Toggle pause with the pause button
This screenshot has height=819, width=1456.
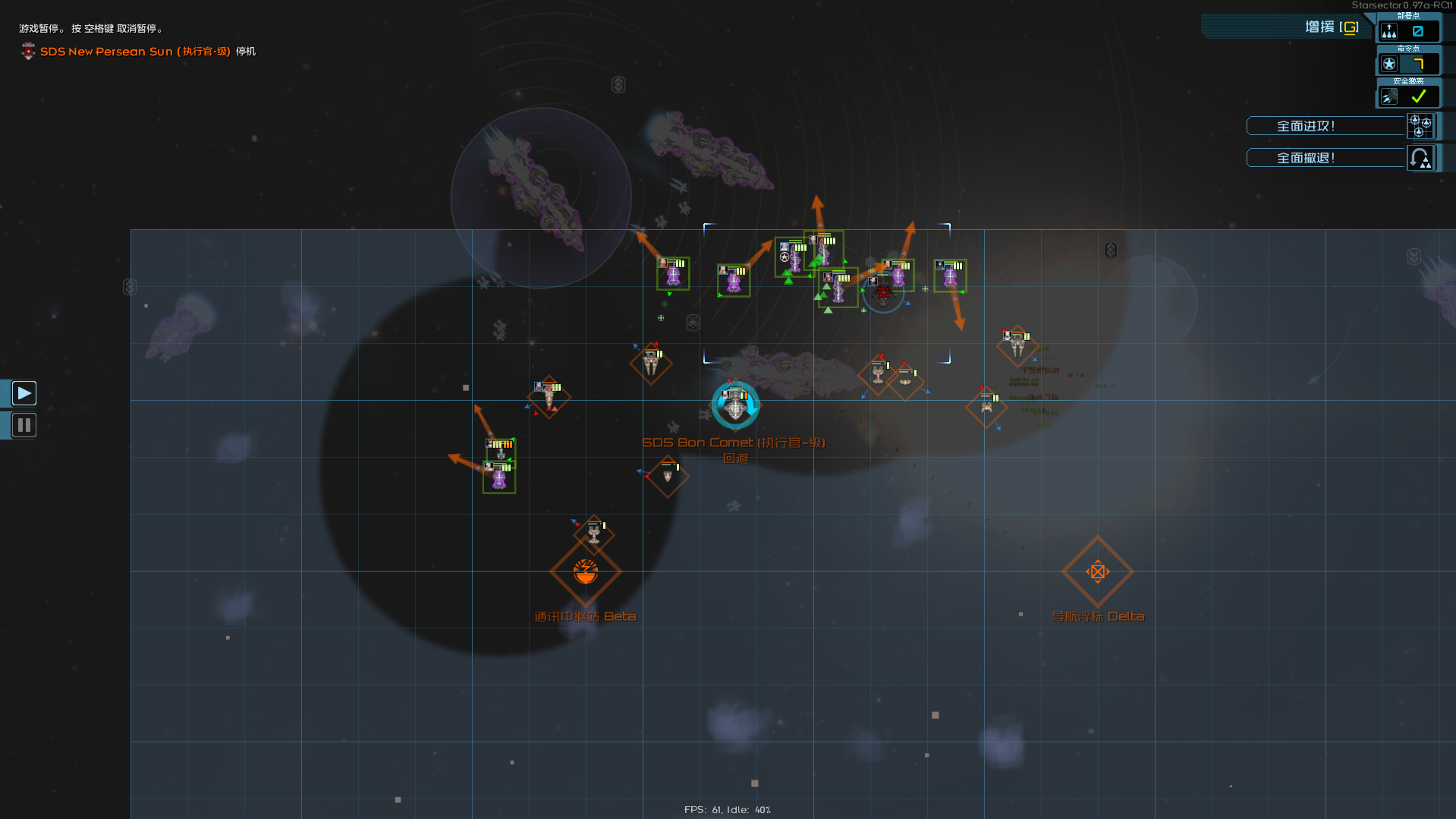coord(24,425)
